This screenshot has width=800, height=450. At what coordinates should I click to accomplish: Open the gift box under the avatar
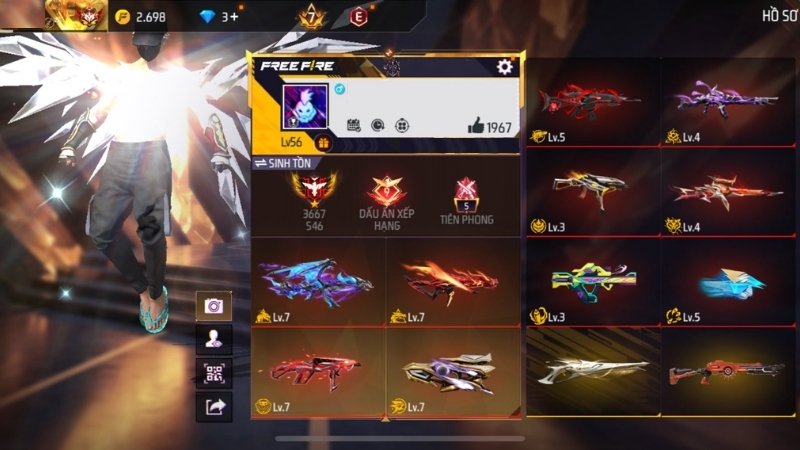pos(323,144)
